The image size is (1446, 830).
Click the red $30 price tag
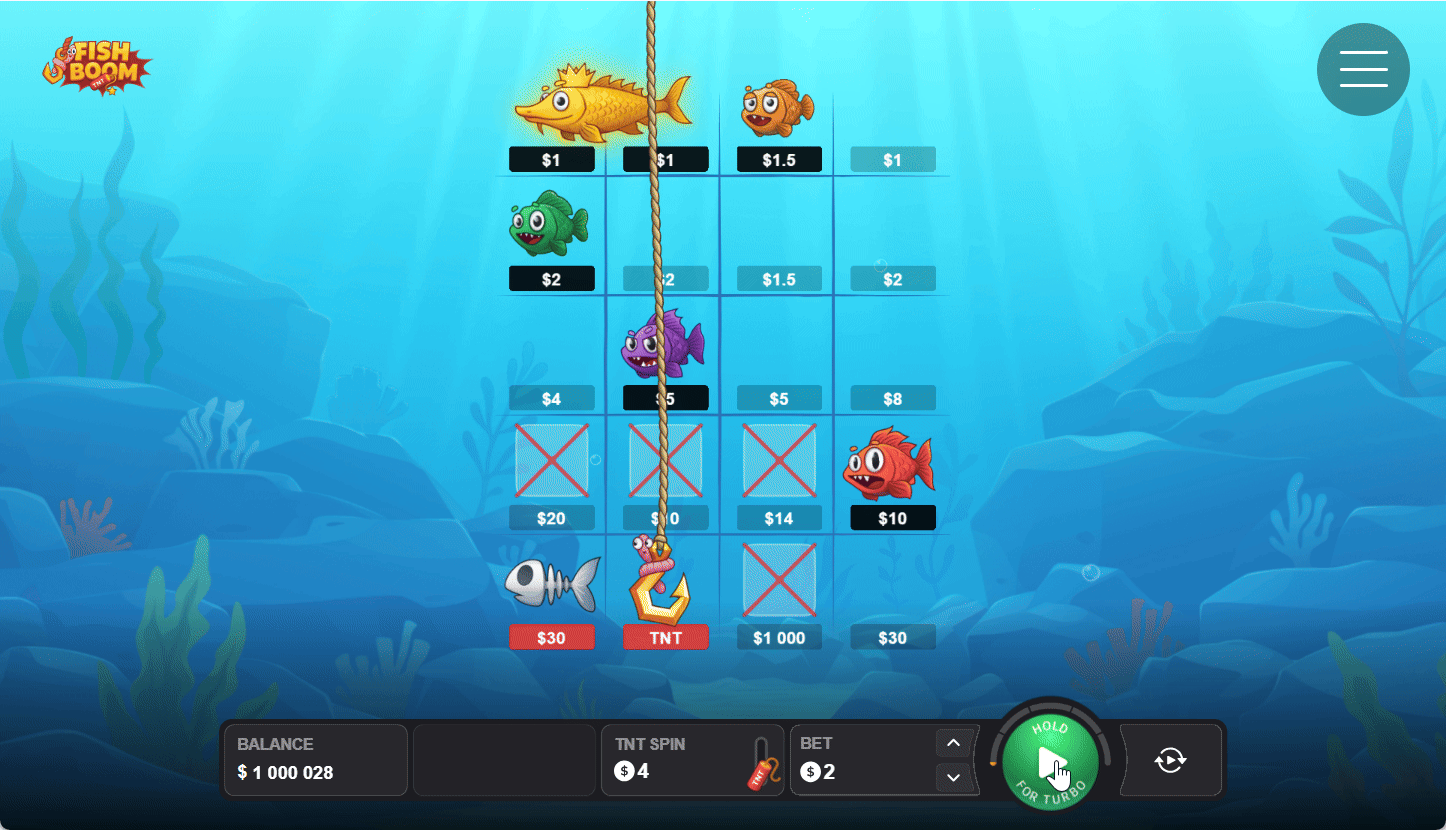552,636
